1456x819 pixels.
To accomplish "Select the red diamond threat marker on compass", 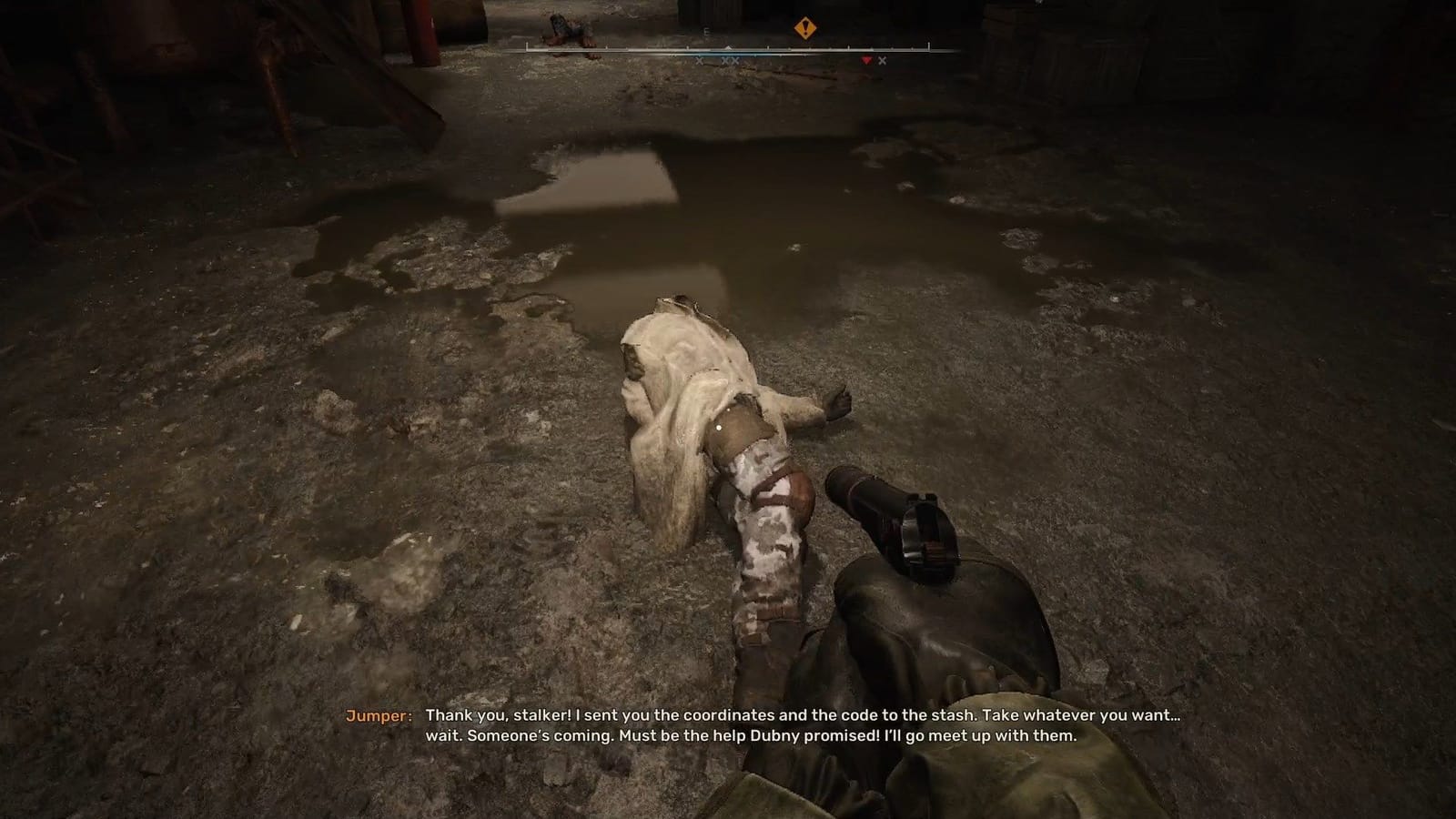I will [x=867, y=59].
